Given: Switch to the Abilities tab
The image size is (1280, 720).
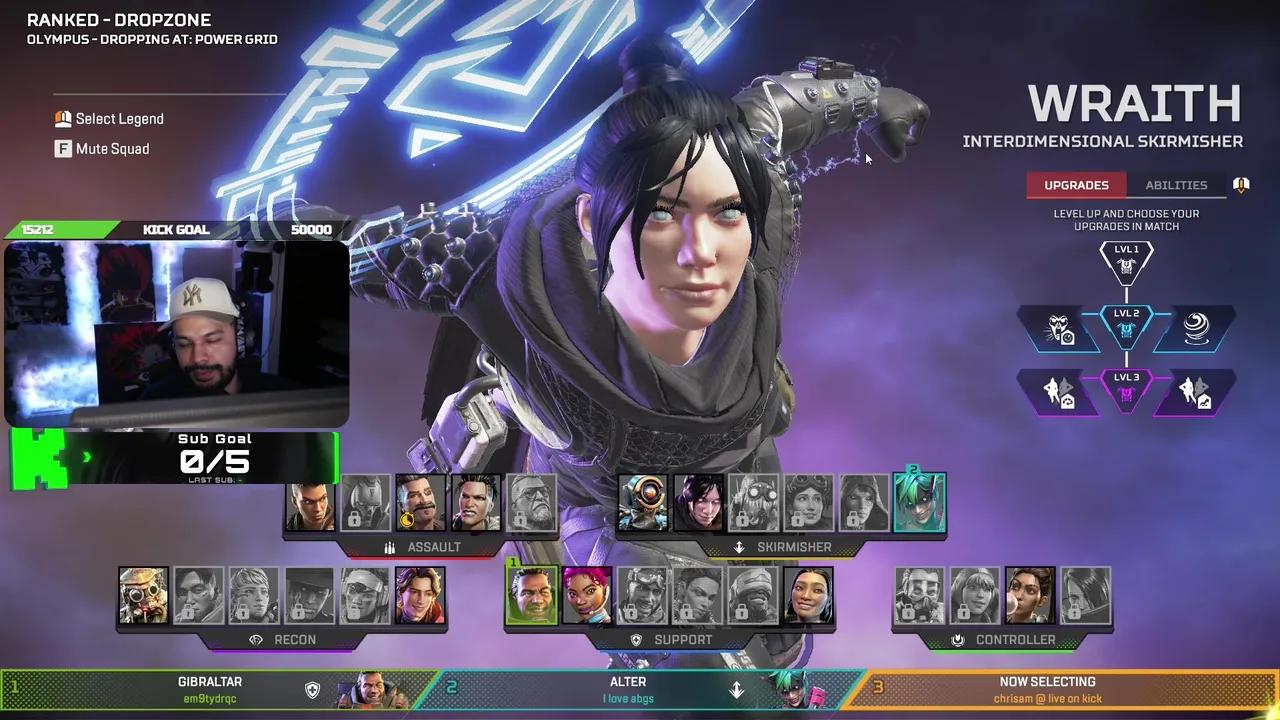Looking at the screenshot, I should (1176, 185).
